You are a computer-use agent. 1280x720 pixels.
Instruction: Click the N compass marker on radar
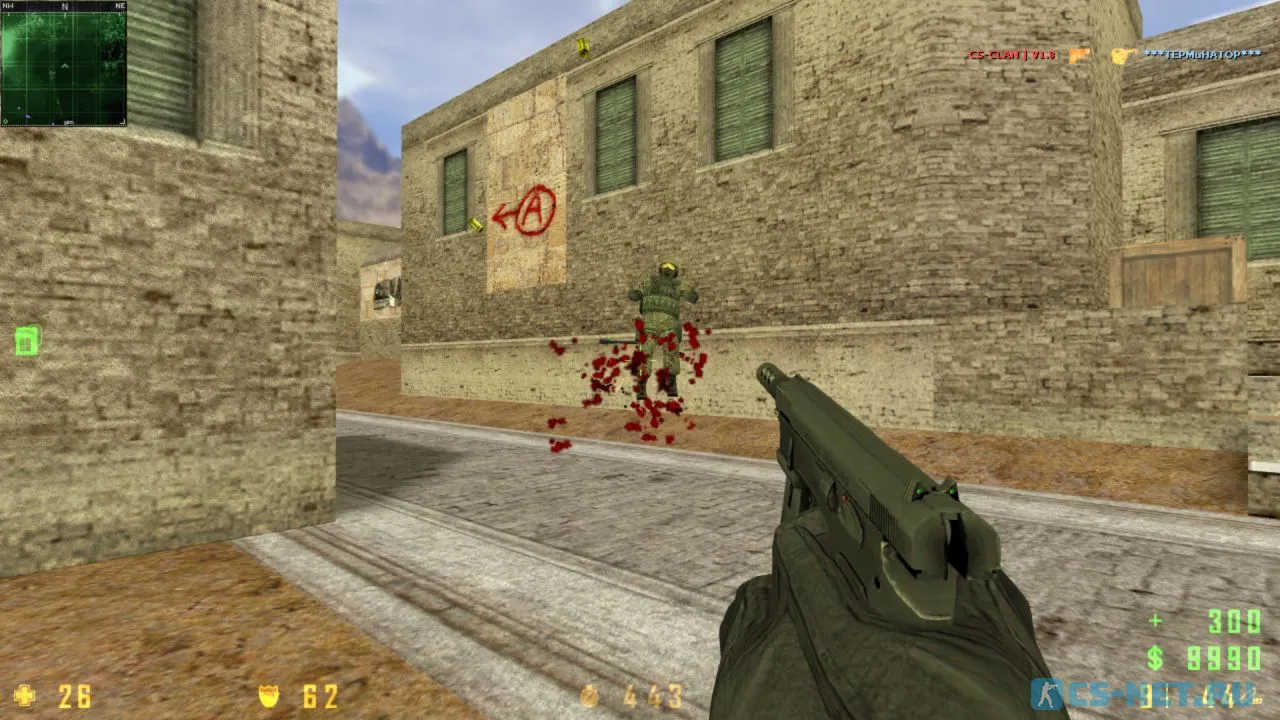[65, 8]
